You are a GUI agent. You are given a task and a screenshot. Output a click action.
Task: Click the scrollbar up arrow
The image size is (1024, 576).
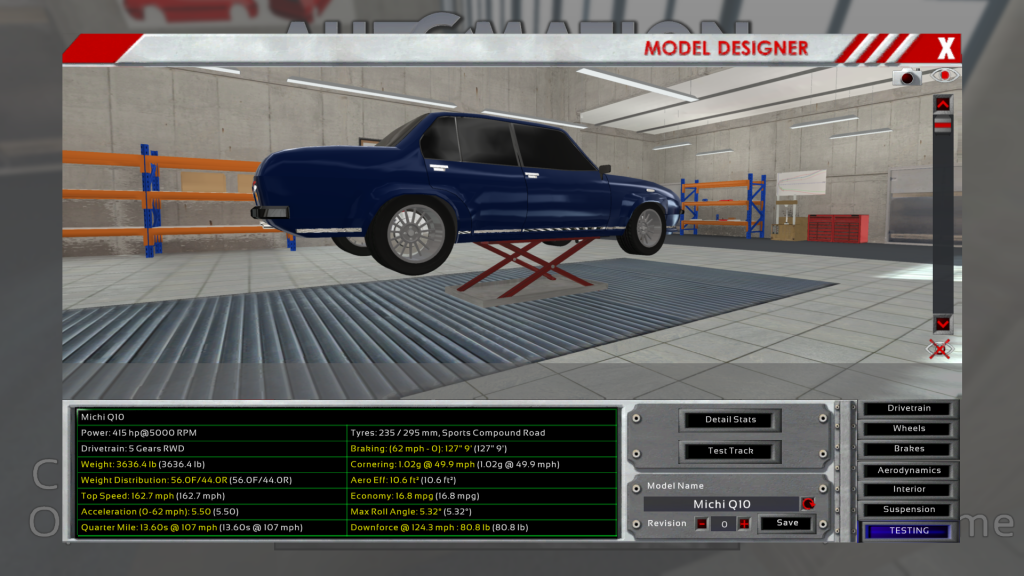tap(942, 103)
